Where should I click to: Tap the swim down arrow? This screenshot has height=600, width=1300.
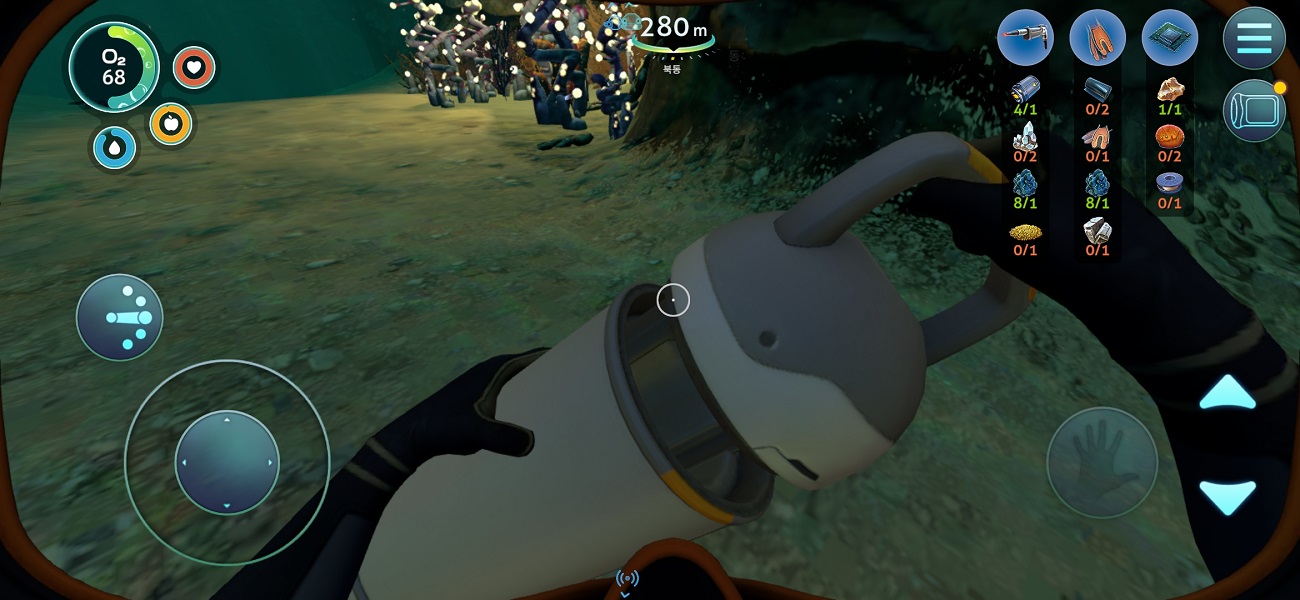tap(1227, 496)
